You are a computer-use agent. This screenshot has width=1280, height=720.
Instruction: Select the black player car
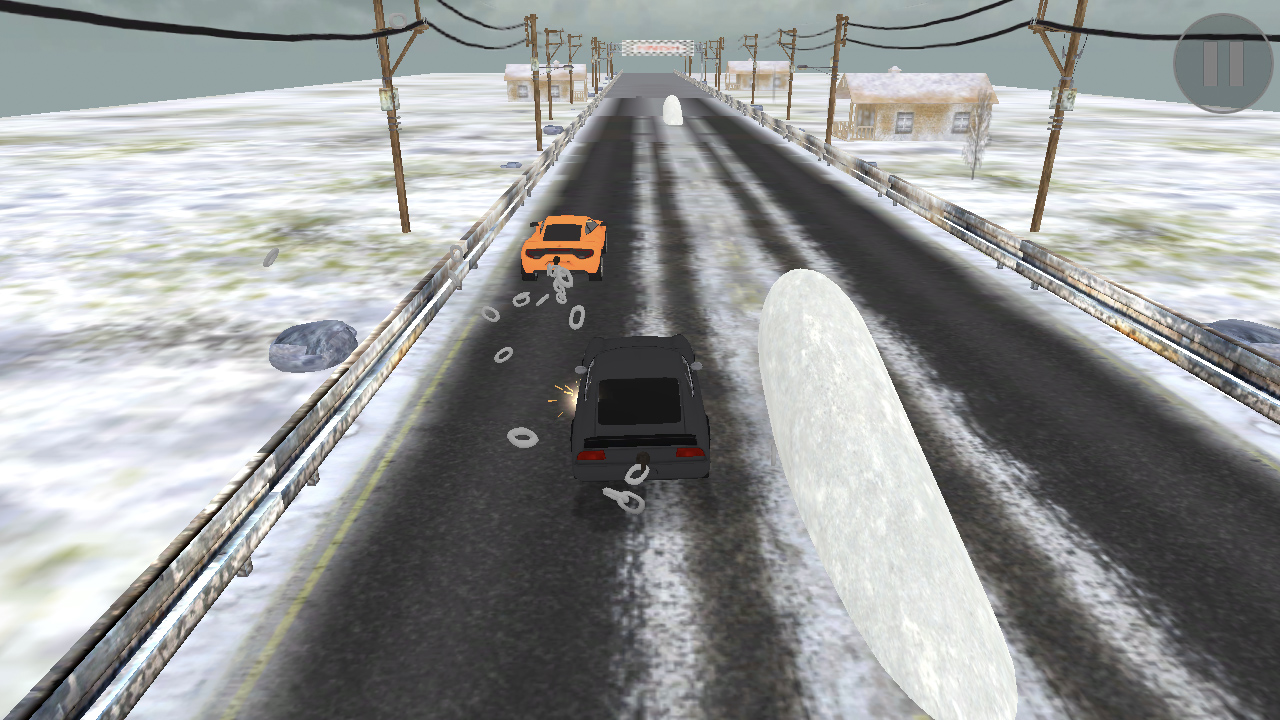click(640, 410)
